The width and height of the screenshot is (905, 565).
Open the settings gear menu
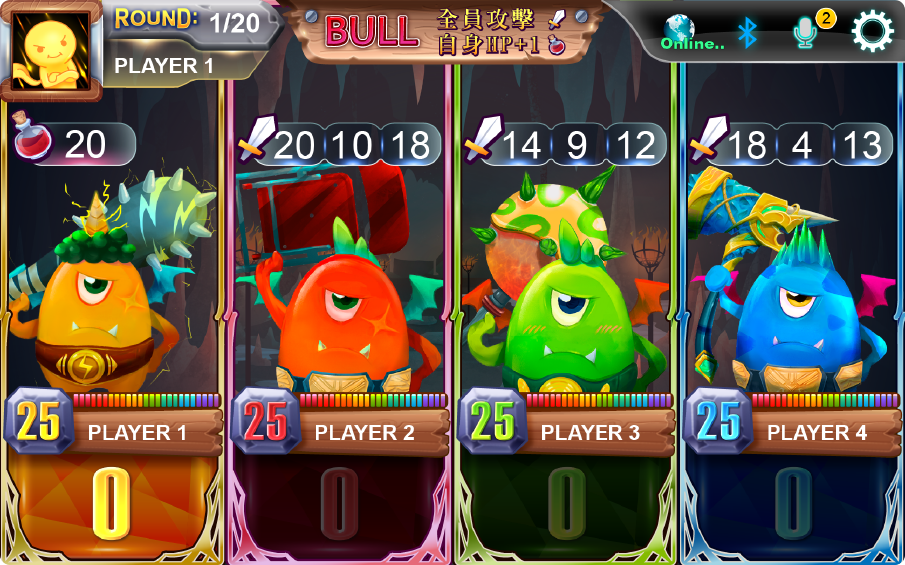tap(872, 32)
